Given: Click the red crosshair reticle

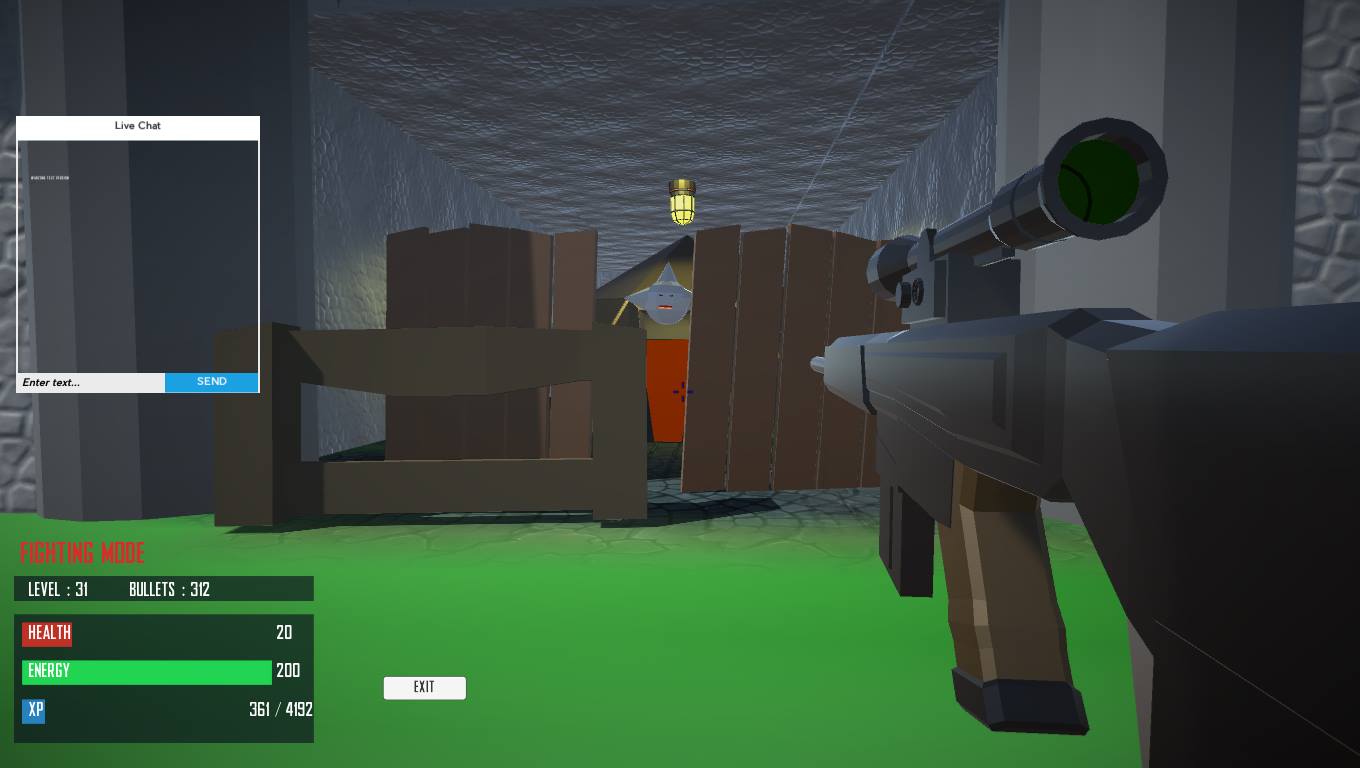Looking at the screenshot, I should pyautogui.click(x=682, y=392).
